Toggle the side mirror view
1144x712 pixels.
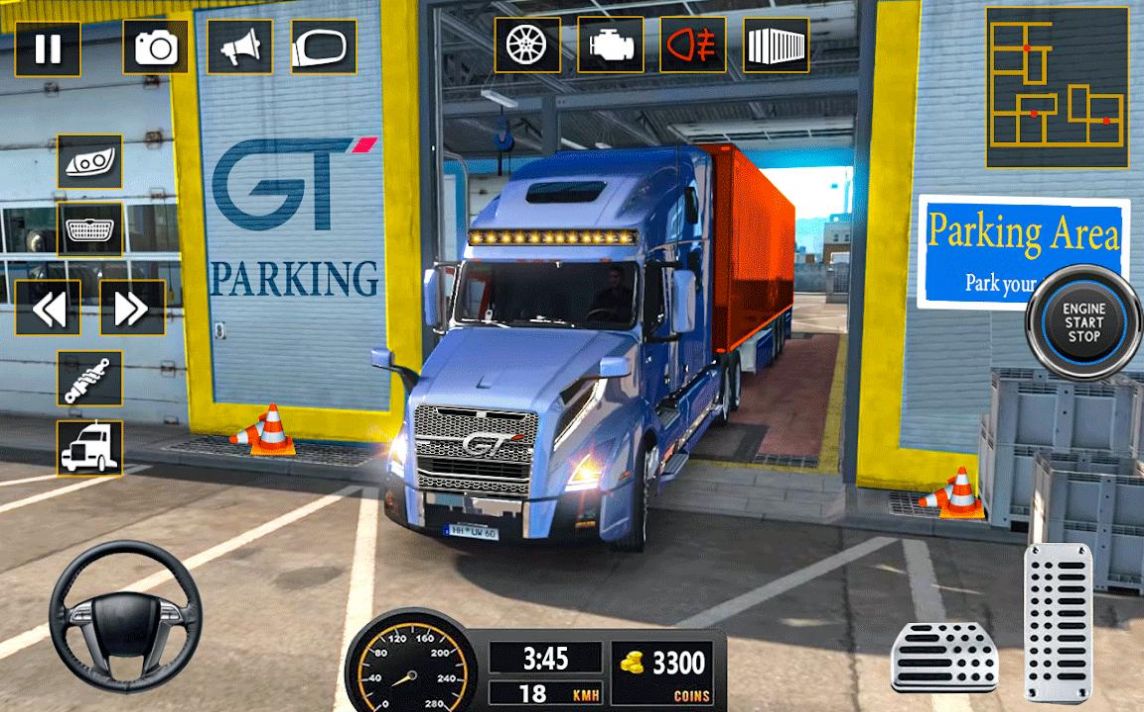323,47
